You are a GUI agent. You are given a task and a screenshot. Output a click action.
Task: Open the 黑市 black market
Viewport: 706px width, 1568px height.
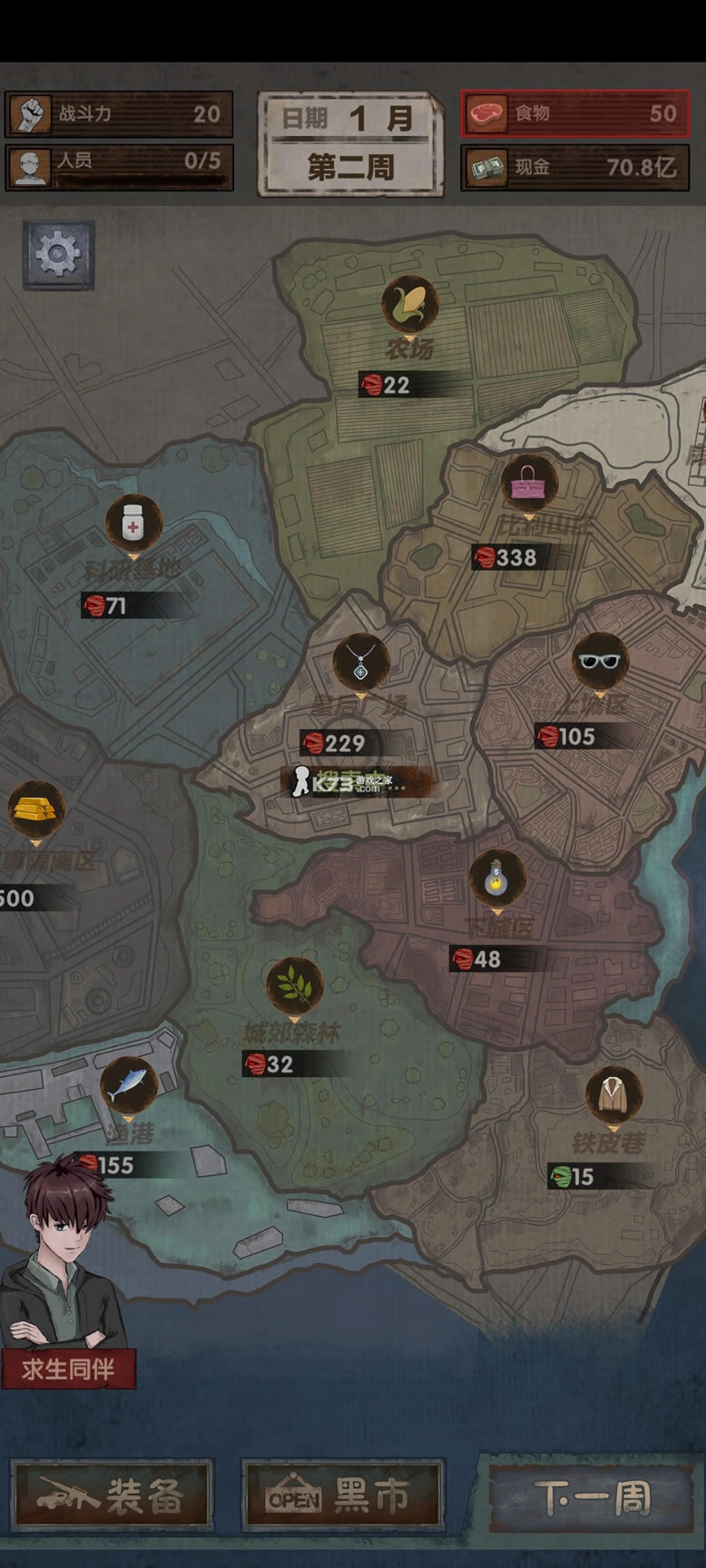342,1495
